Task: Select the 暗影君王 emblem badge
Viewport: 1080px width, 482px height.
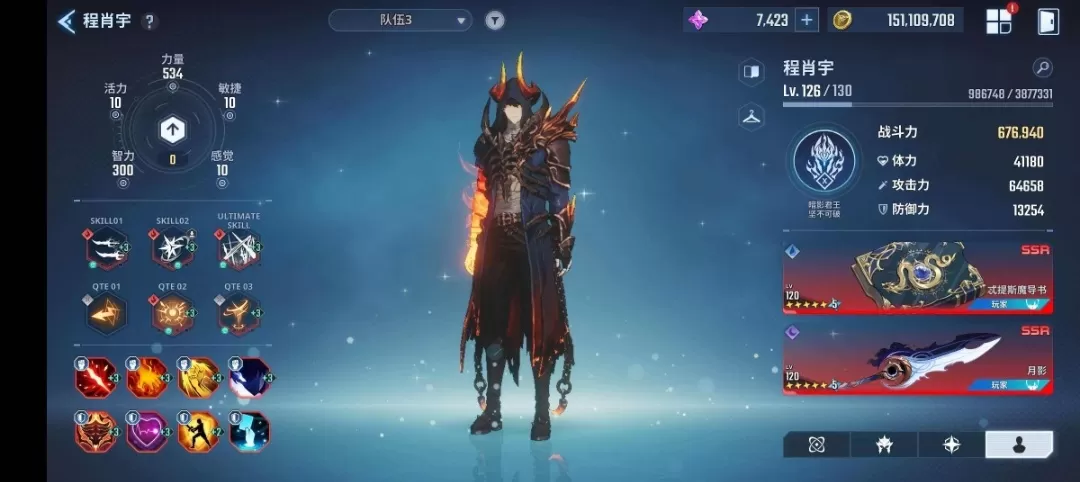Action: (825, 161)
